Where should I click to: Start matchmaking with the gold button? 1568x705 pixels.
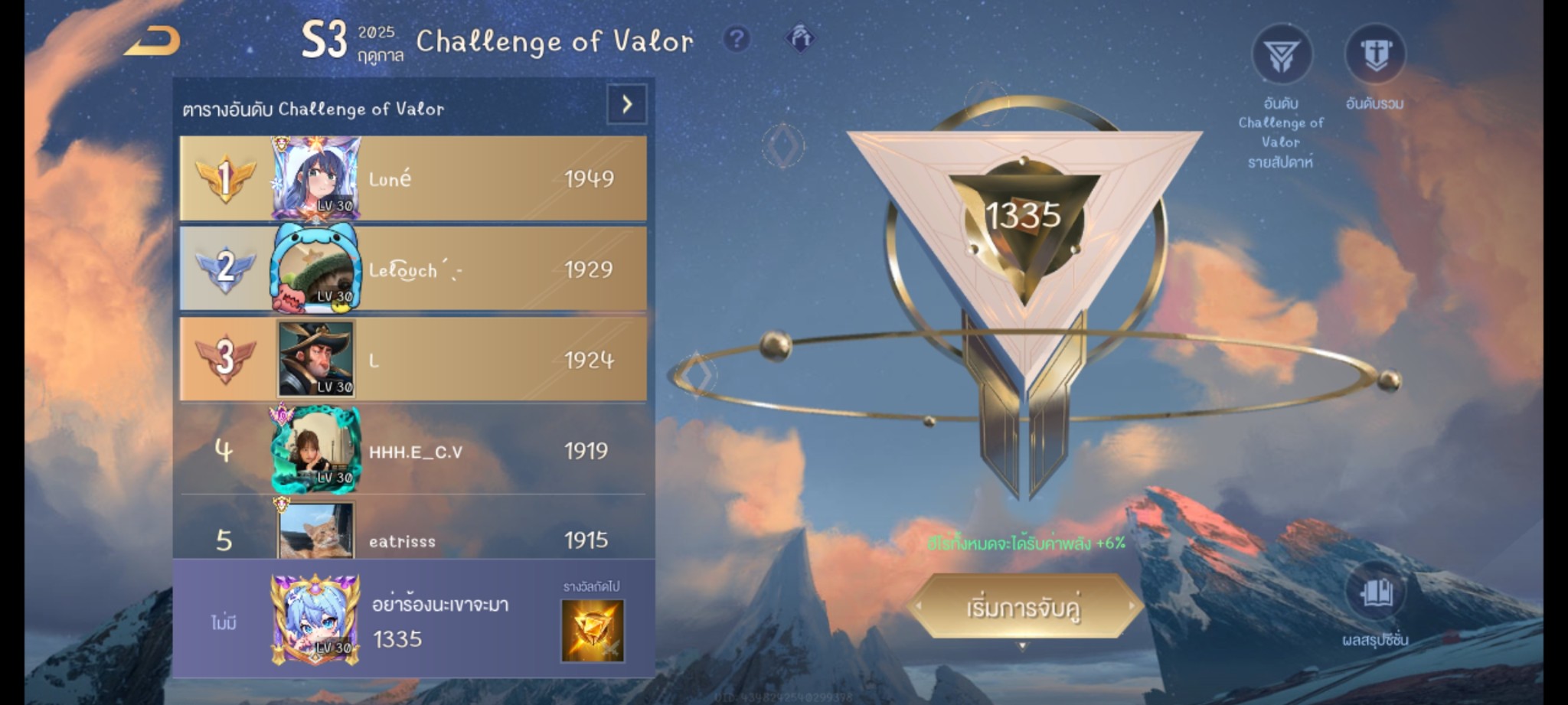[x=1024, y=607]
